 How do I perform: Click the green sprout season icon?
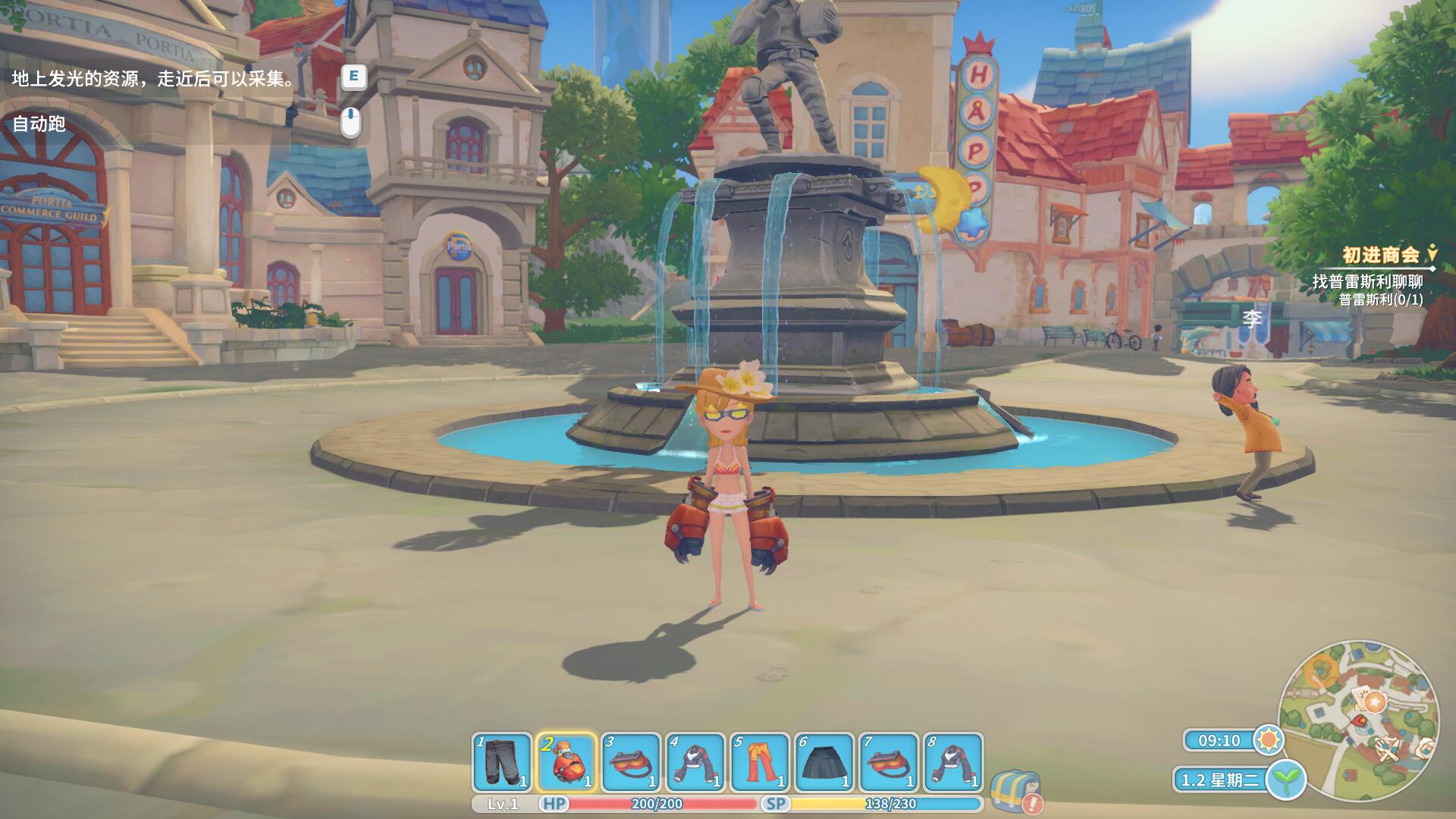1285,779
